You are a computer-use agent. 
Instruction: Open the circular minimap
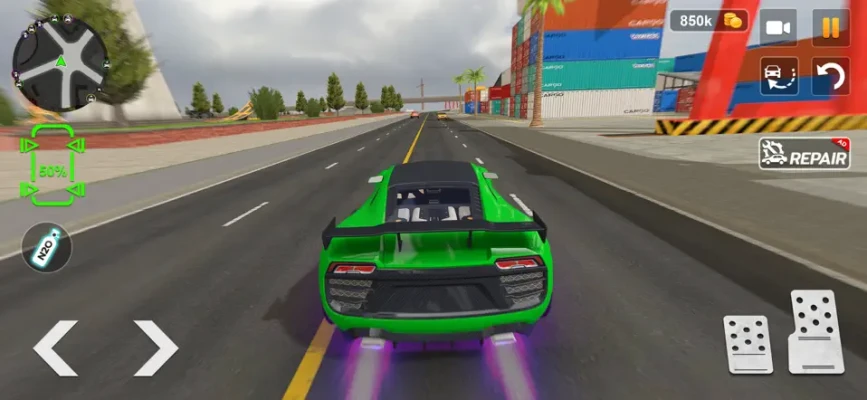click(x=59, y=61)
